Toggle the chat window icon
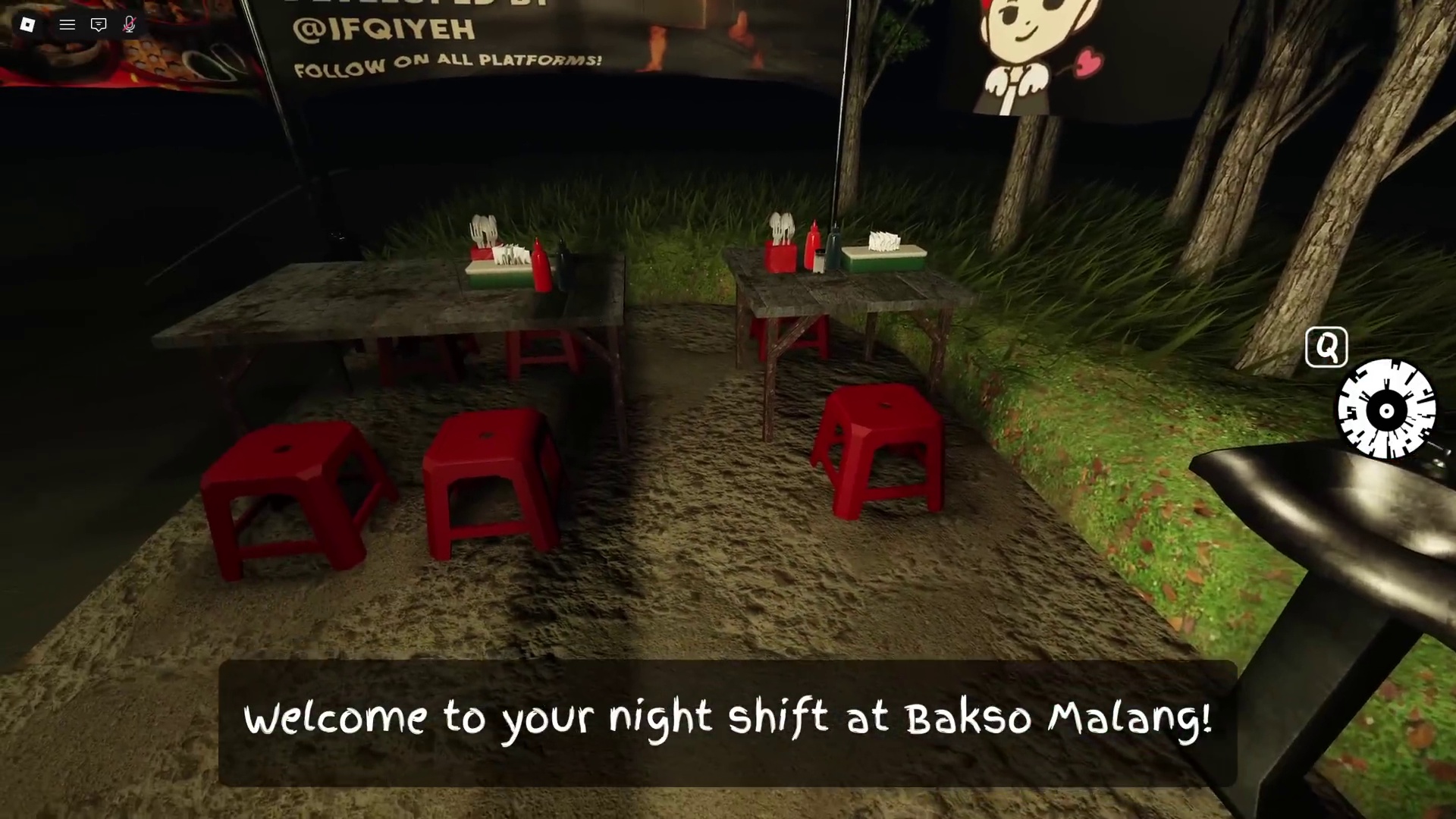The image size is (1456, 819). [99, 24]
